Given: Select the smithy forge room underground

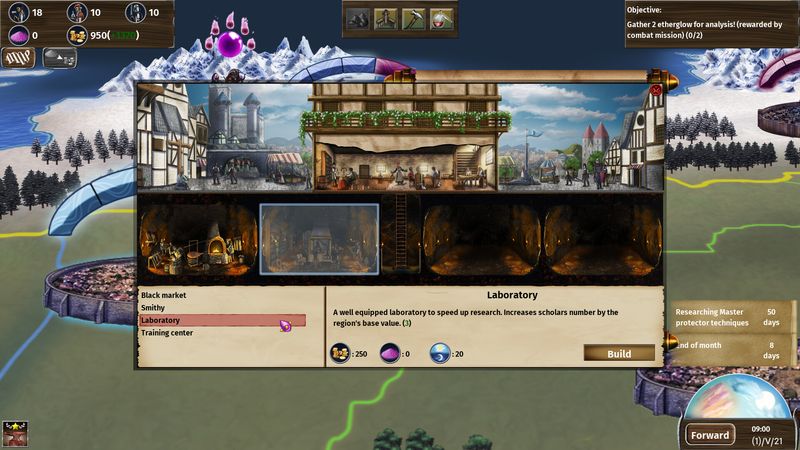Looking at the screenshot, I should pos(198,240).
